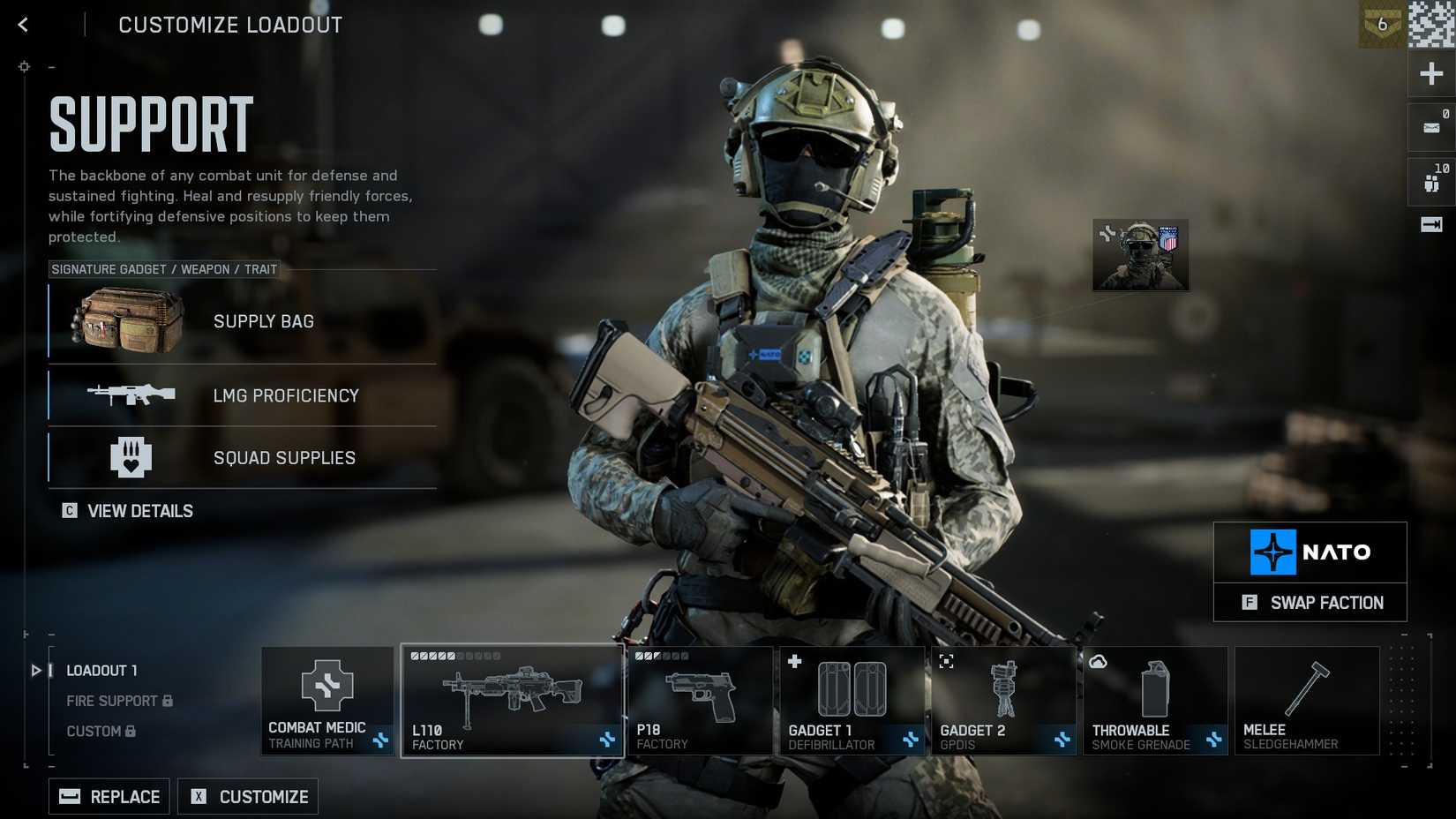Click the mail icon showing zero messages
This screenshot has width=1456, height=819.
1430,127
